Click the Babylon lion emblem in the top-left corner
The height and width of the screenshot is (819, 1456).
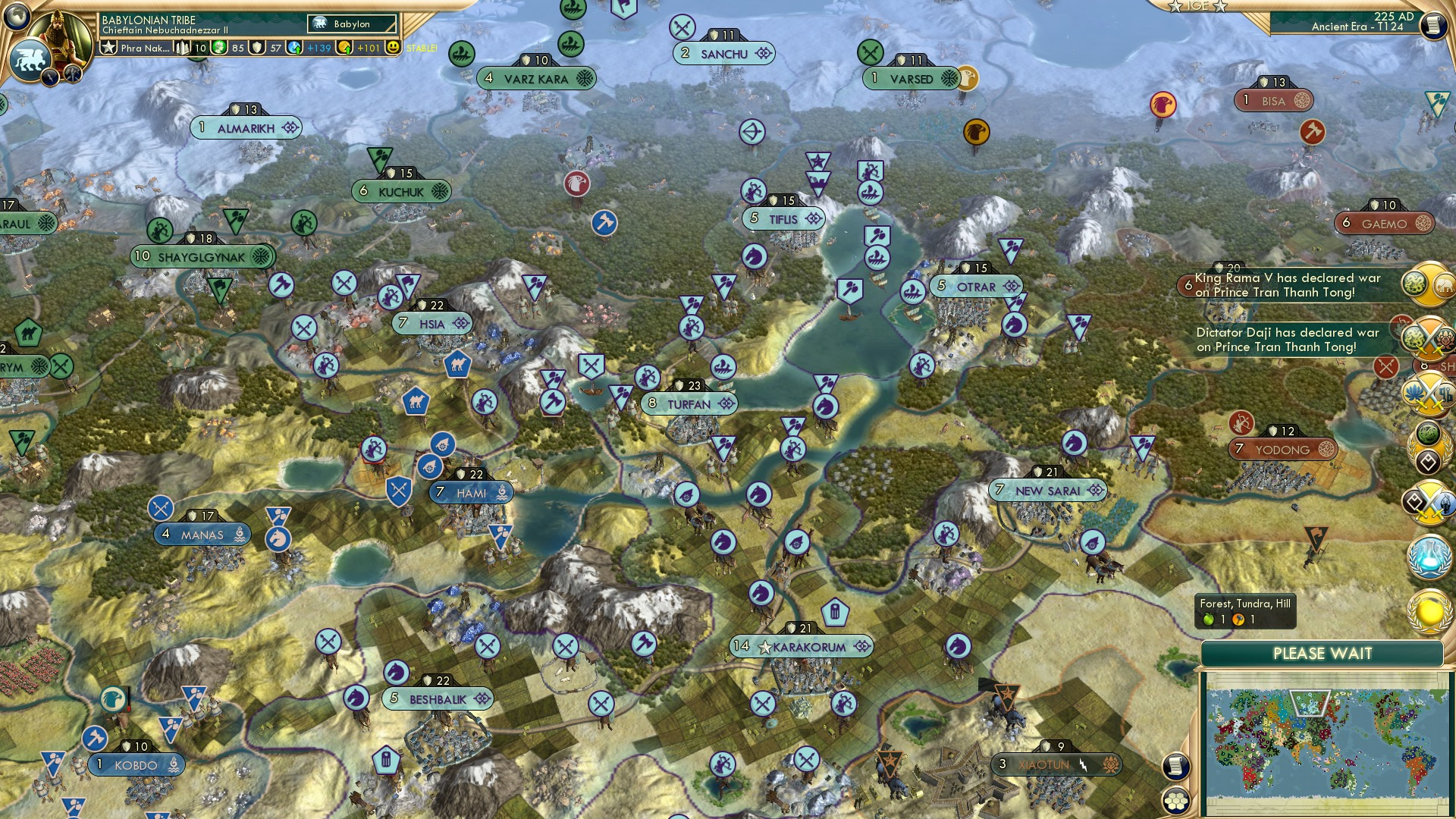(x=30, y=58)
